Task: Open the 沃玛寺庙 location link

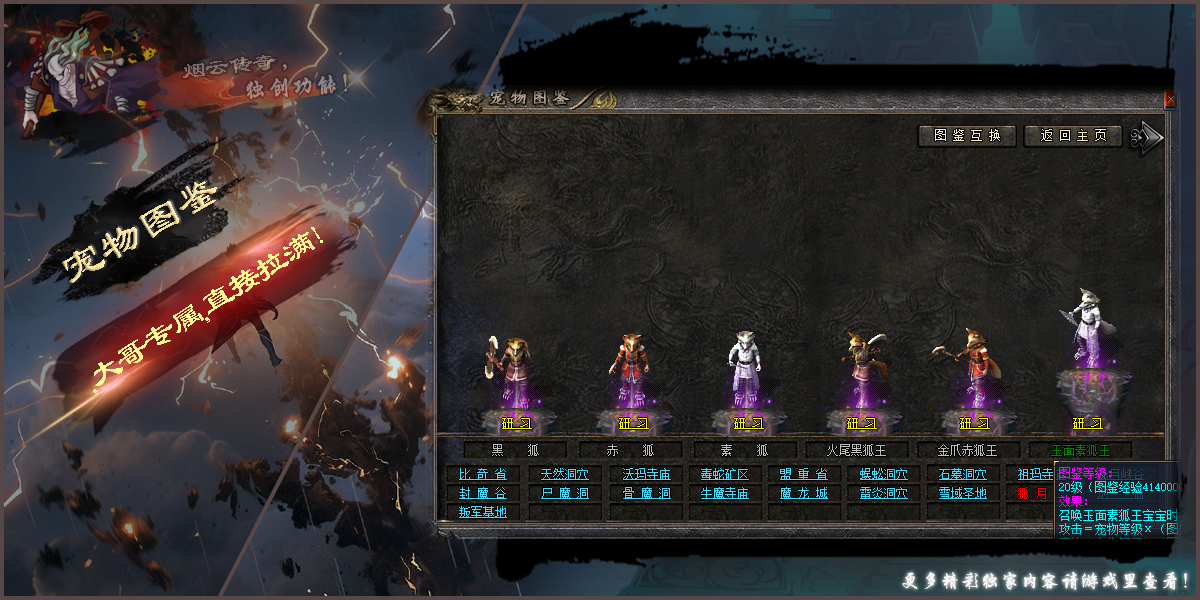Action: coord(646,474)
